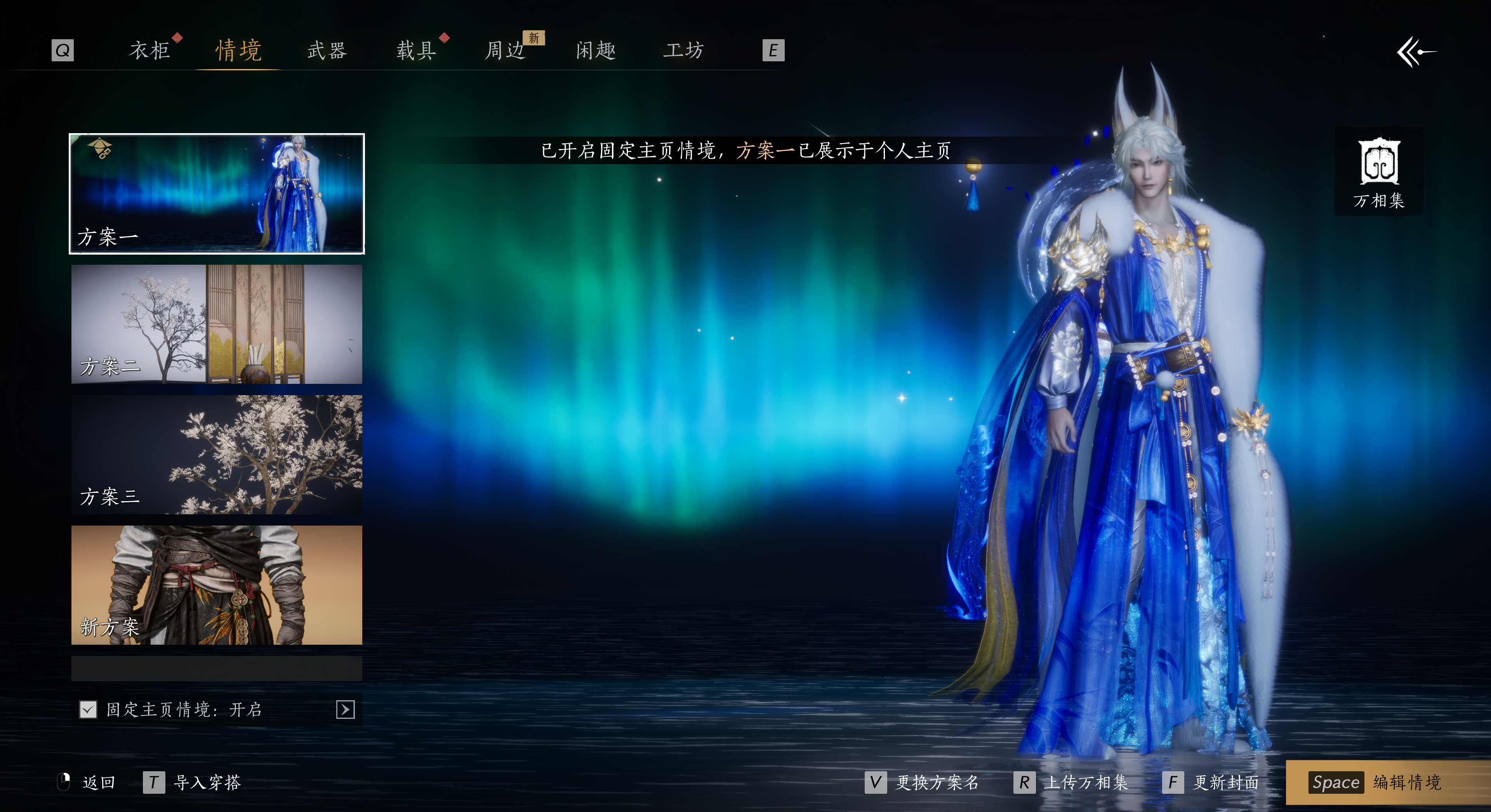Screen dimensions: 1491x812
Task: Go to the 载具 mounts tab
Action: point(416,51)
